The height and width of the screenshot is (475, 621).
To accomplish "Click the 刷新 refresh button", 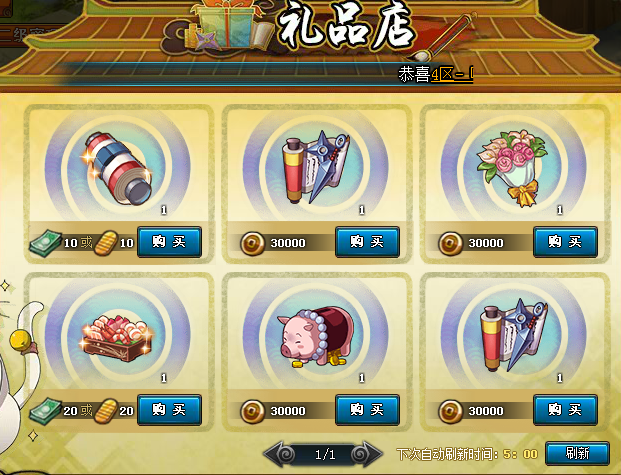I will (x=577, y=453).
